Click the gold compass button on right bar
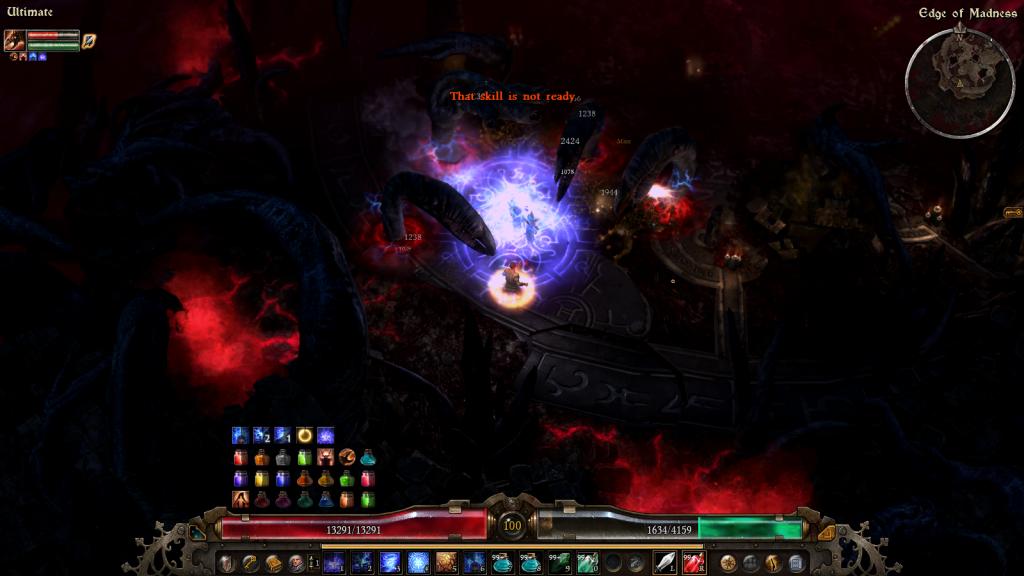 click(728, 563)
